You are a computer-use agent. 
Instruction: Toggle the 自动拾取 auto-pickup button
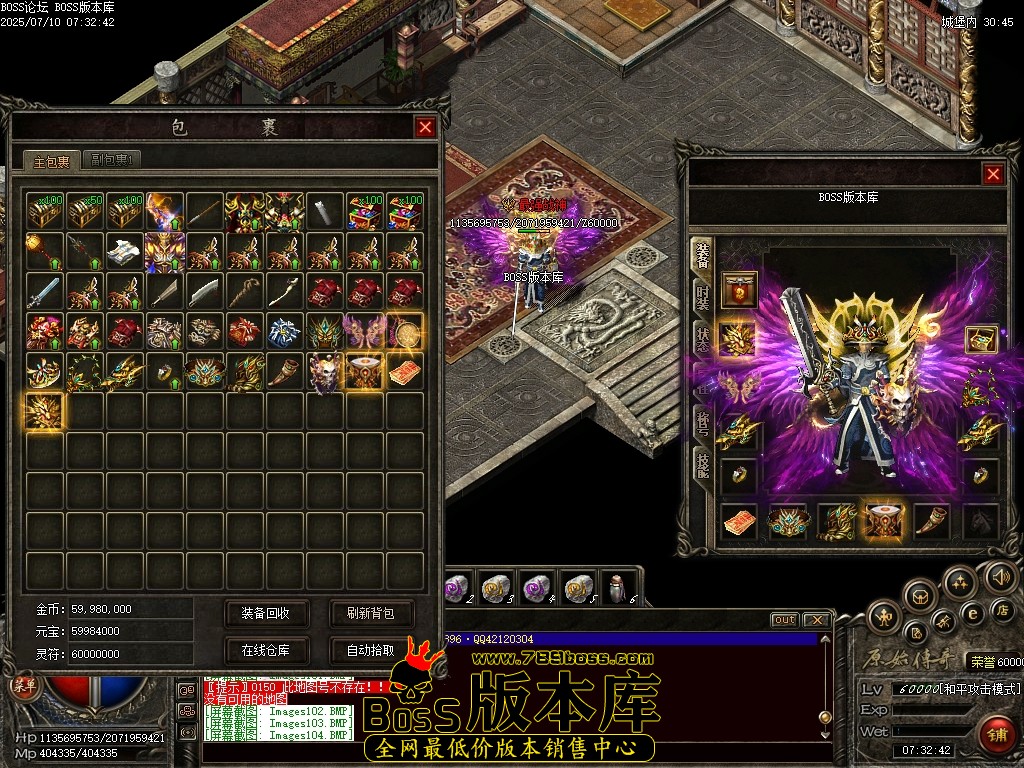(x=370, y=650)
